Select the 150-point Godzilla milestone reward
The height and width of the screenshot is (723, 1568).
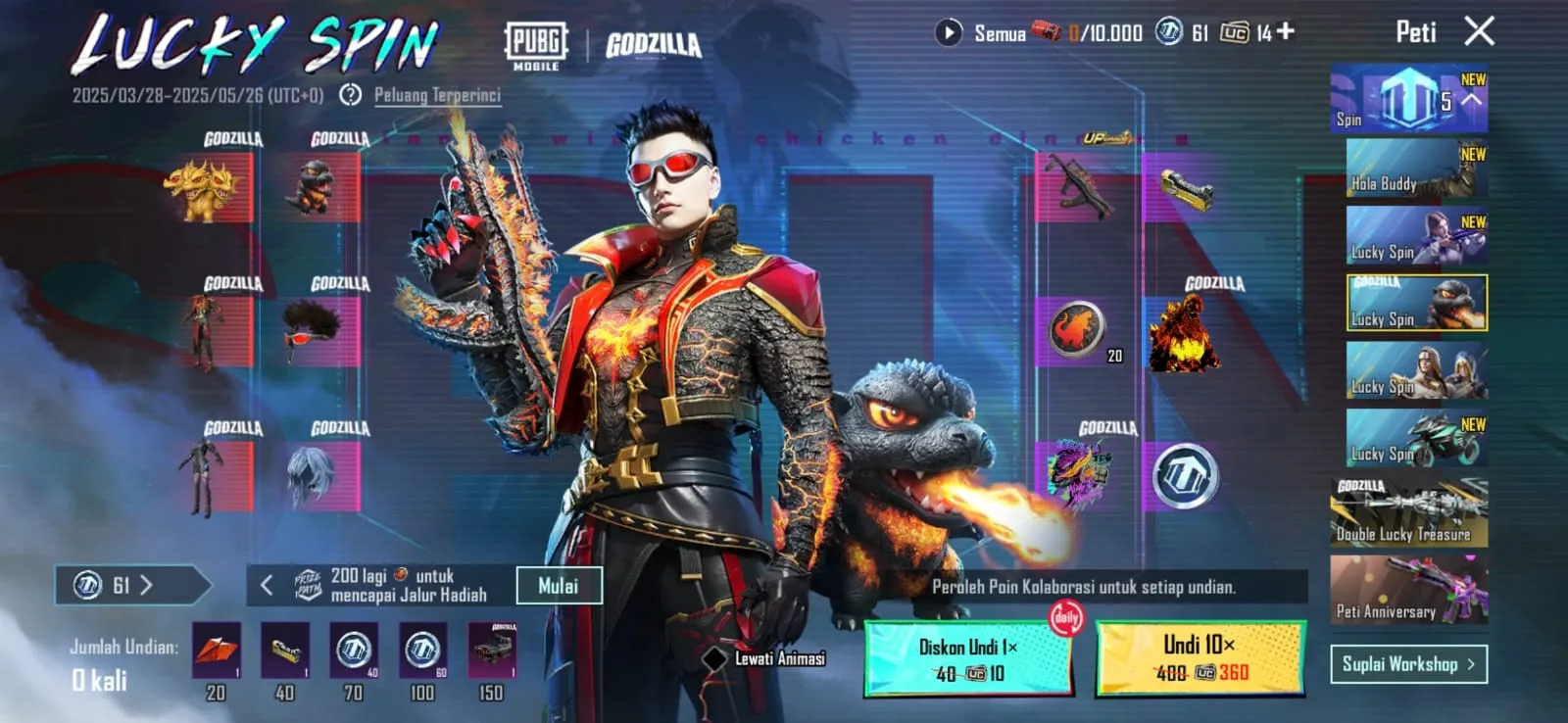[x=492, y=651]
